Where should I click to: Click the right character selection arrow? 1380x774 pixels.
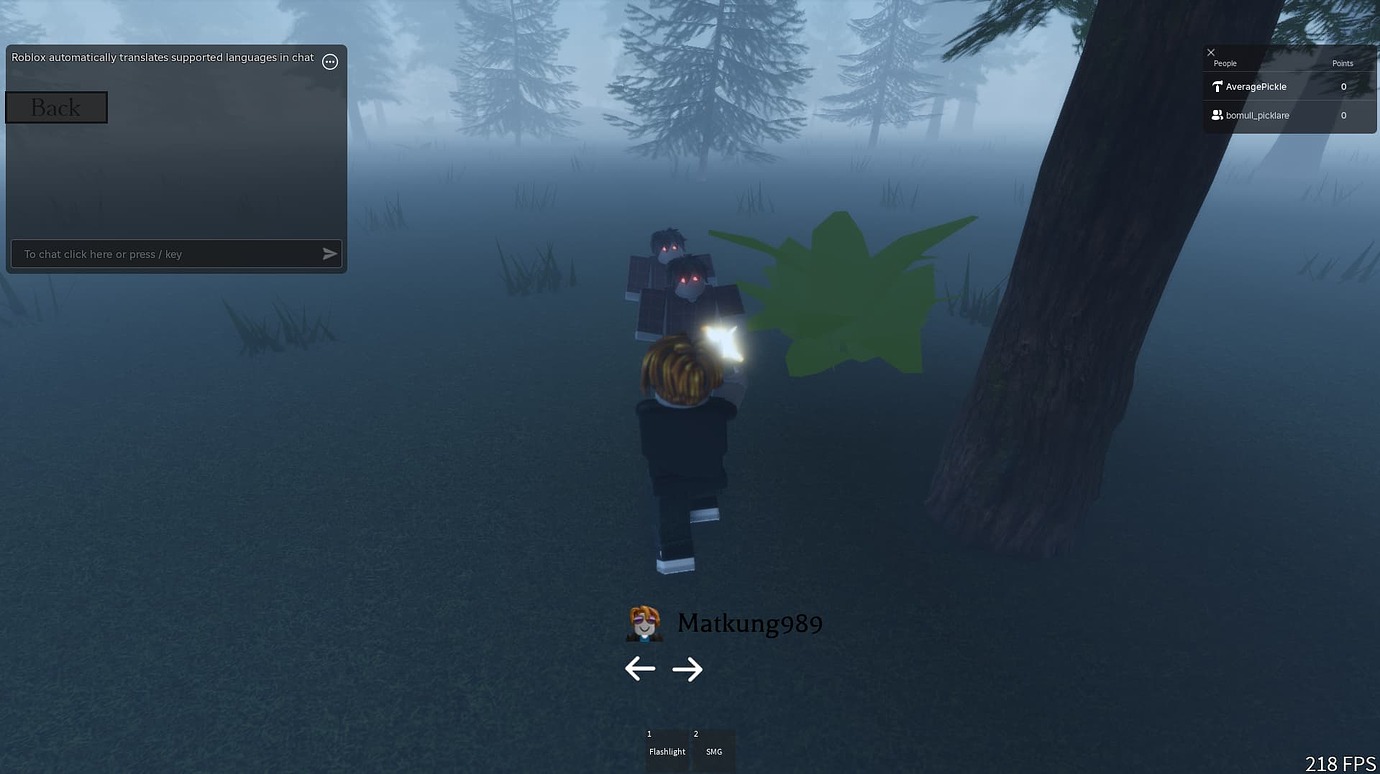[x=688, y=668]
